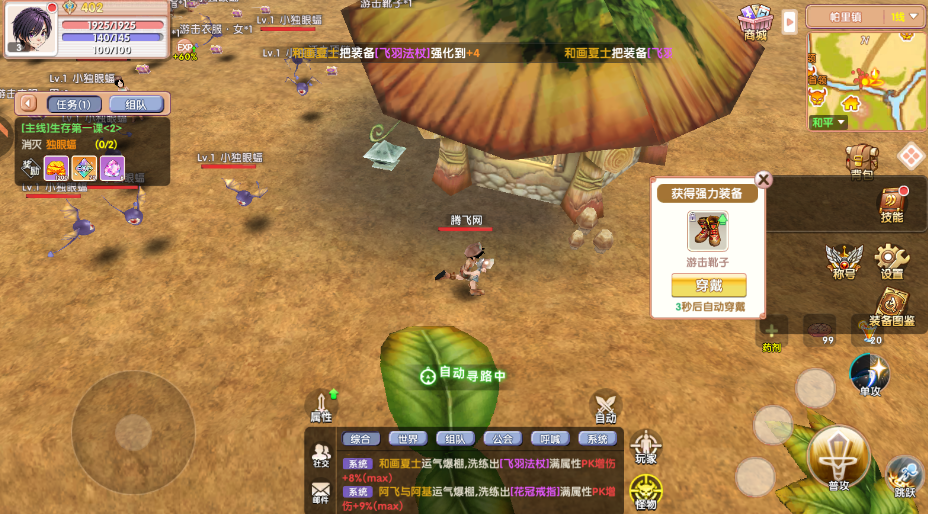The width and height of the screenshot is (928, 514).
Task: Use the 普攻 basic attack button
Action: point(838,458)
